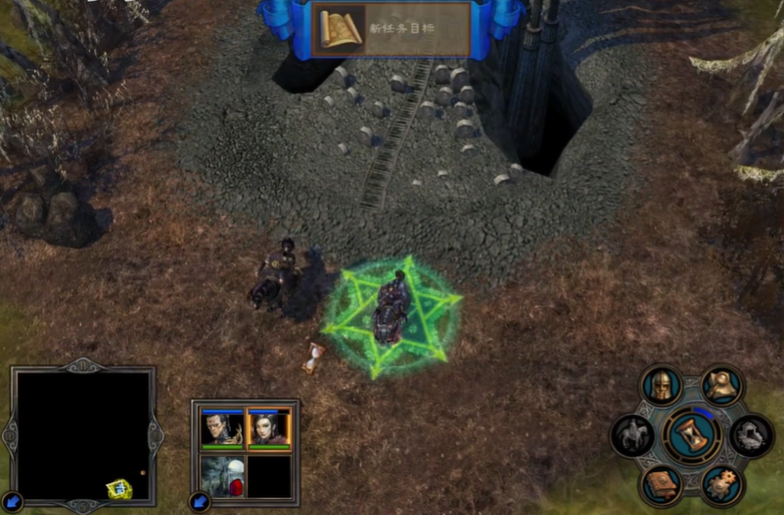Open the spellbook icon
The height and width of the screenshot is (515, 784).
coord(661,486)
